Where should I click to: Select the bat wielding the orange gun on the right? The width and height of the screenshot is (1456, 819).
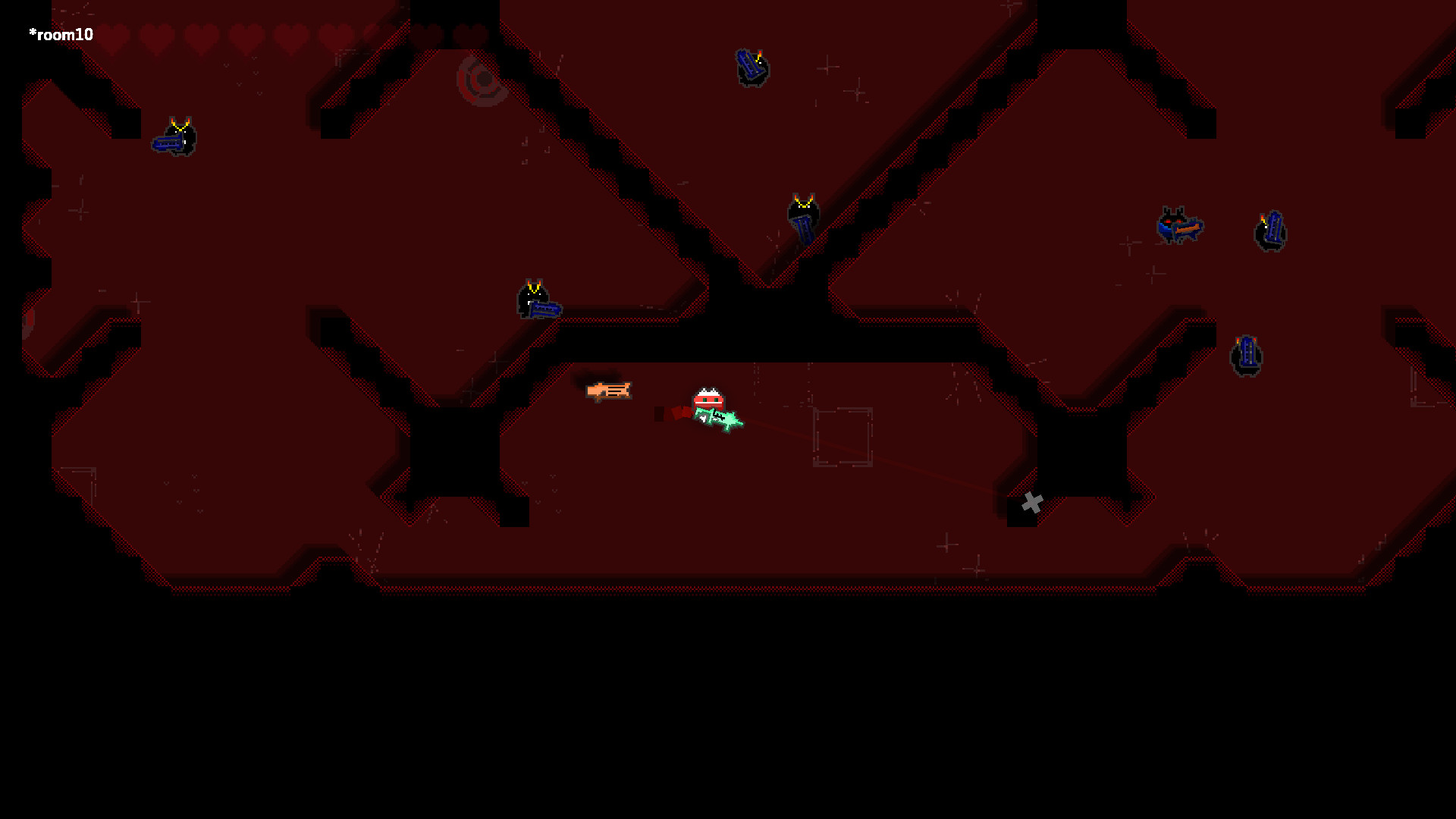pyautogui.click(x=1178, y=225)
